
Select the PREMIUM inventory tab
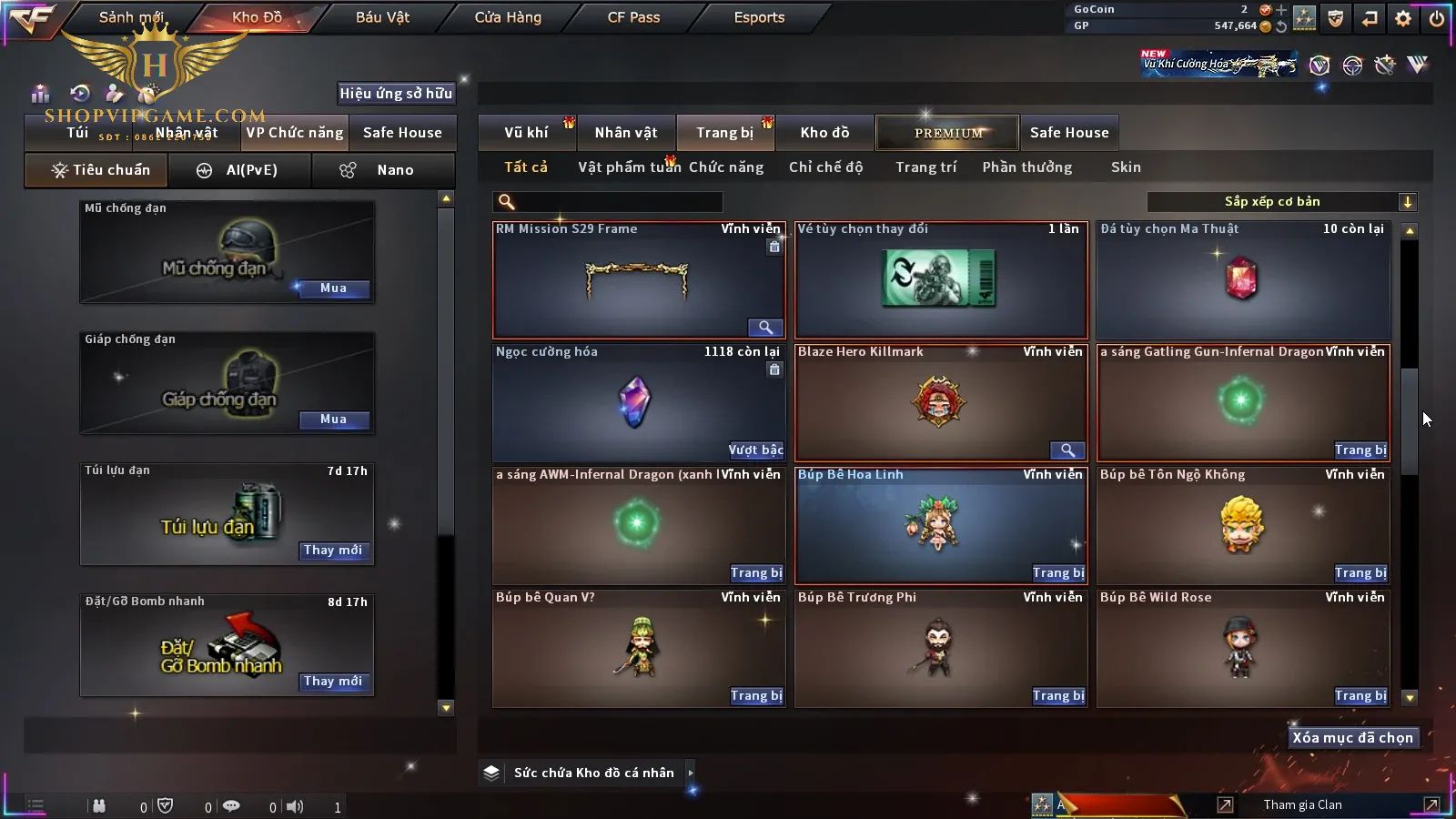(x=948, y=133)
